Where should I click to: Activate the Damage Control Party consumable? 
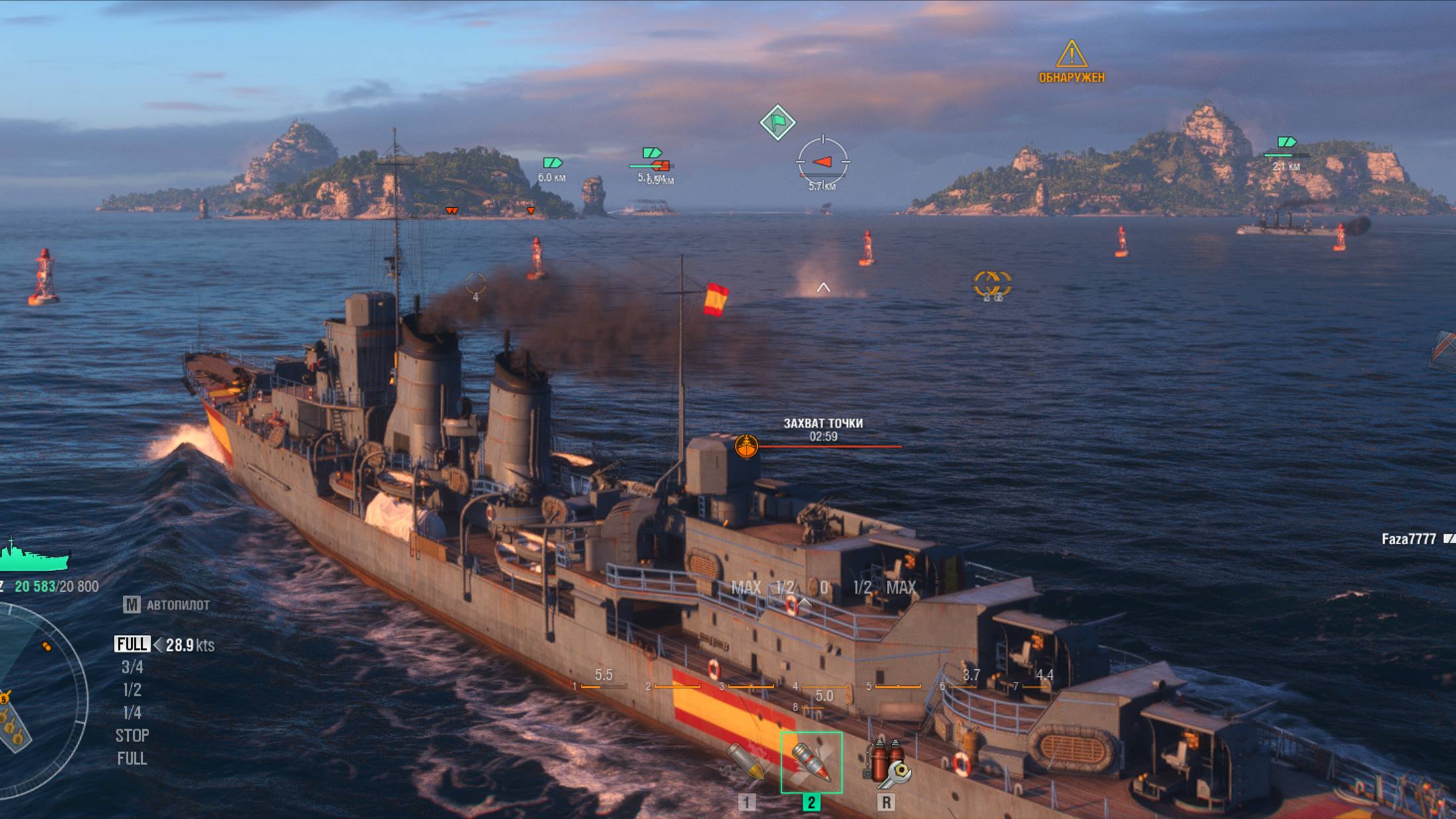[x=886, y=762]
